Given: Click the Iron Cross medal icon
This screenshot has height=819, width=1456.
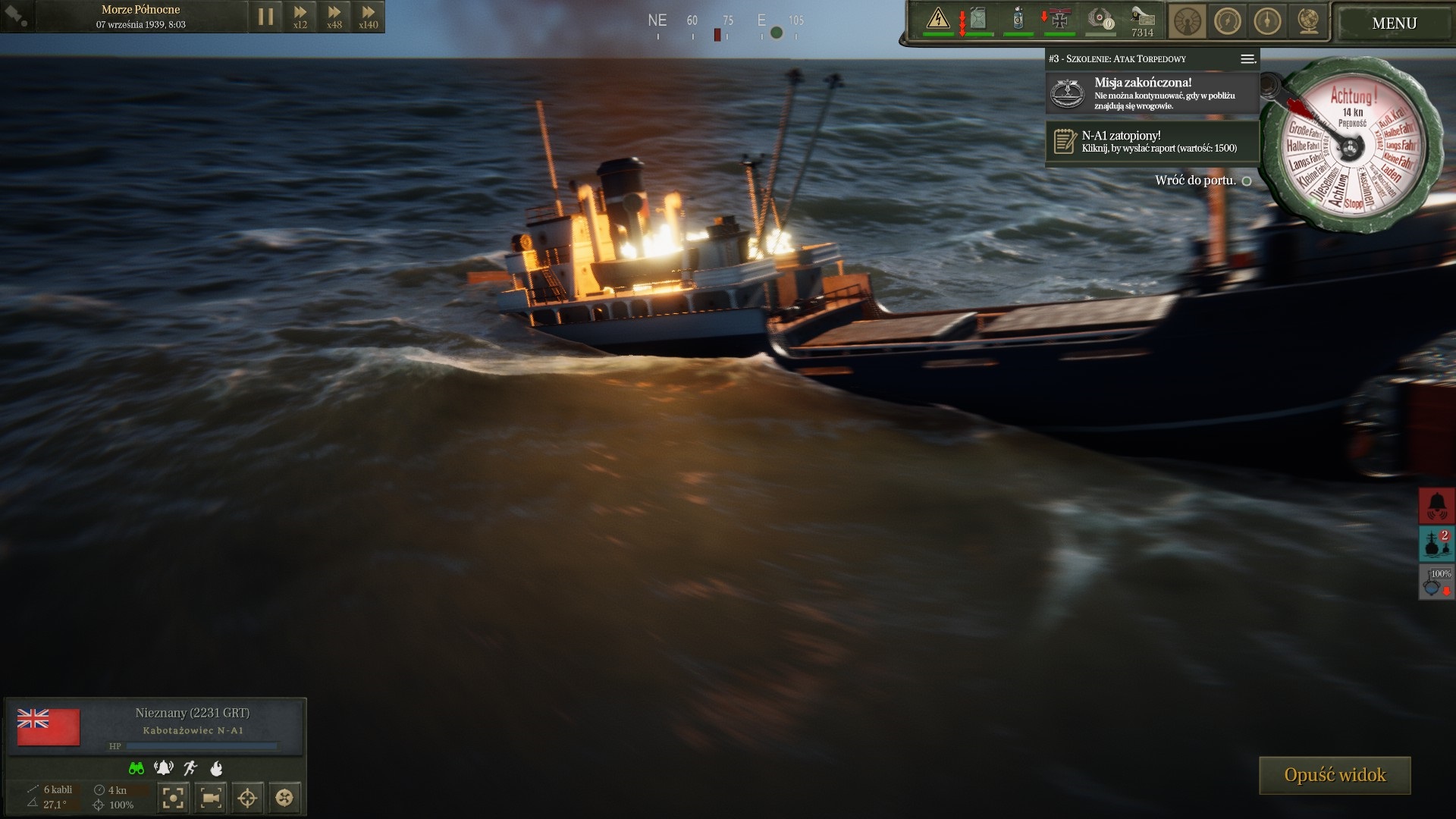Looking at the screenshot, I should pos(1059,19).
